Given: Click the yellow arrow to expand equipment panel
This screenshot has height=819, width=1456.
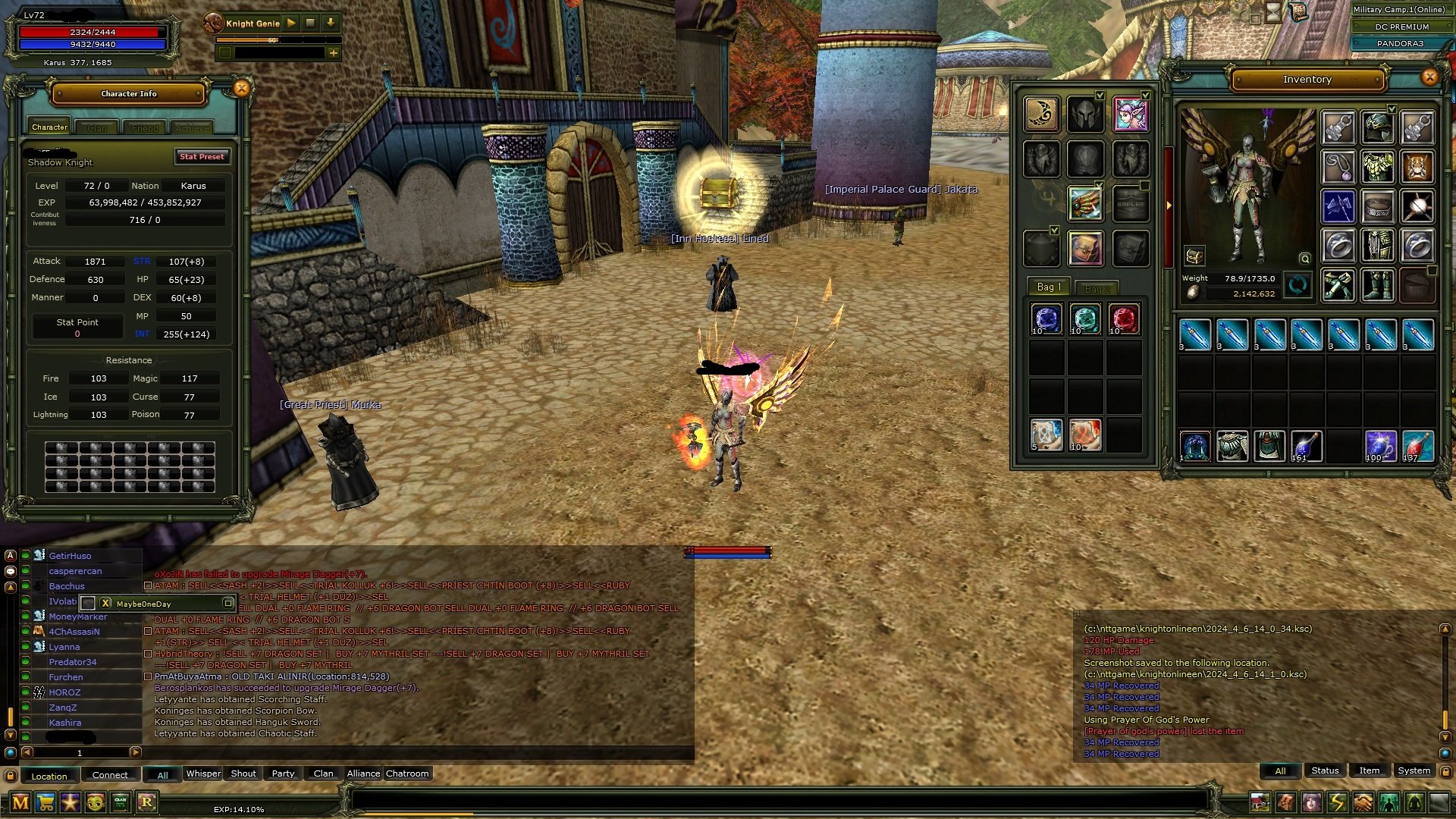Looking at the screenshot, I should click(1169, 206).
